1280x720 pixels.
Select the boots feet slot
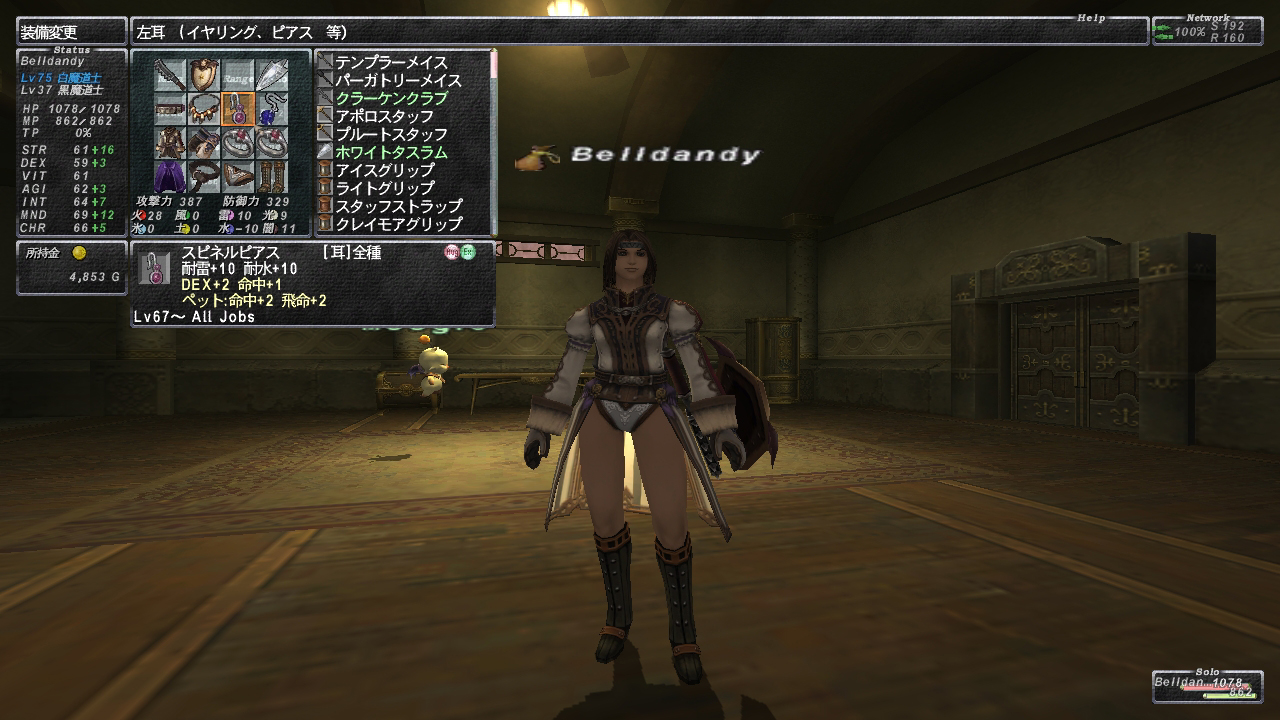tap(270, 175)
